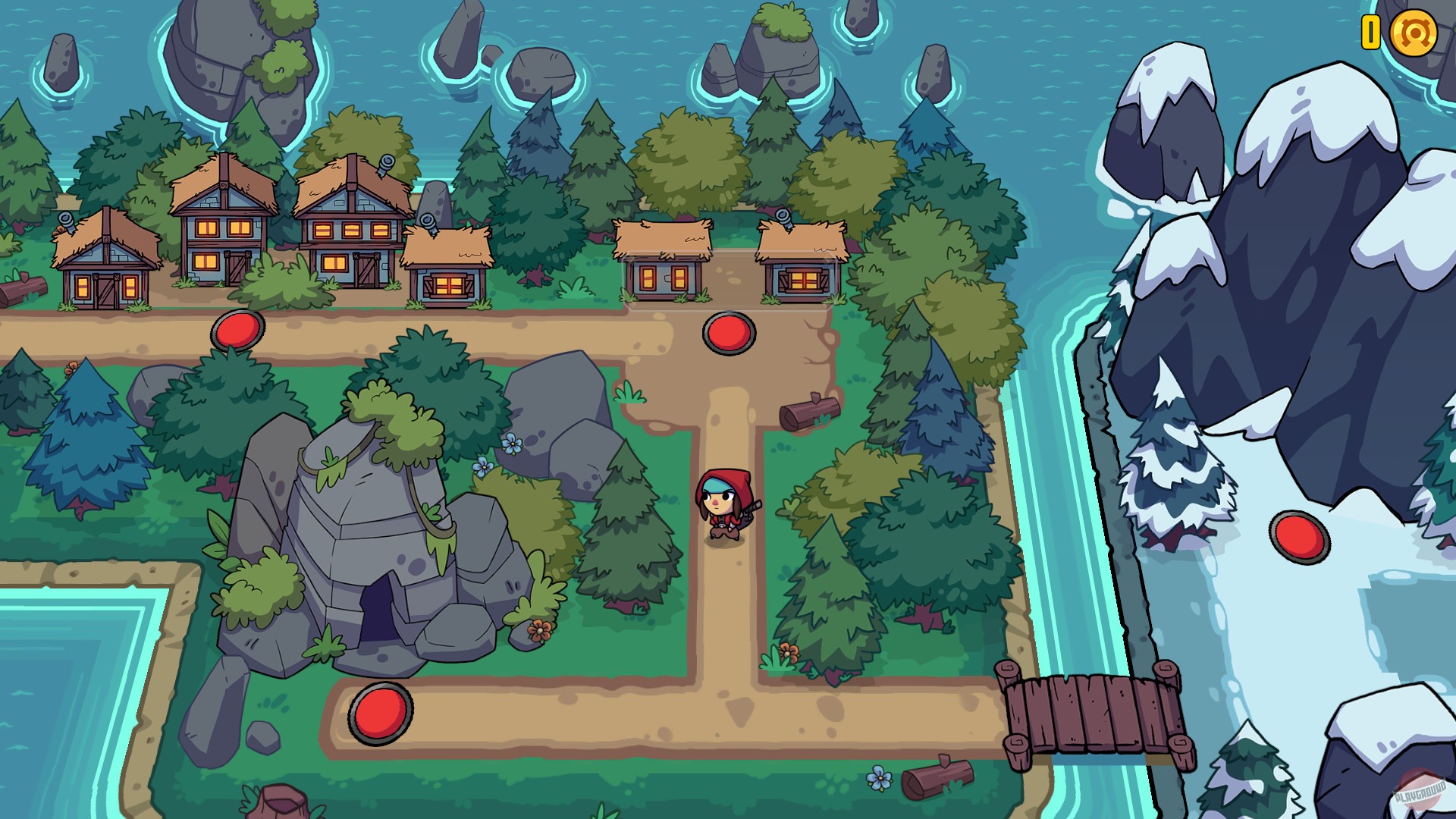The image size is (1456, 819).
Task: Click the red level marker on the bottom-left path
Action: (381, 714)
